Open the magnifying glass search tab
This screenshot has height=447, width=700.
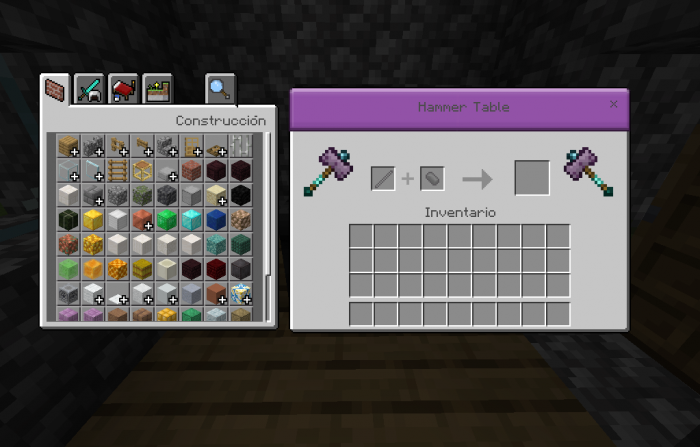click(x=219, y=90)
